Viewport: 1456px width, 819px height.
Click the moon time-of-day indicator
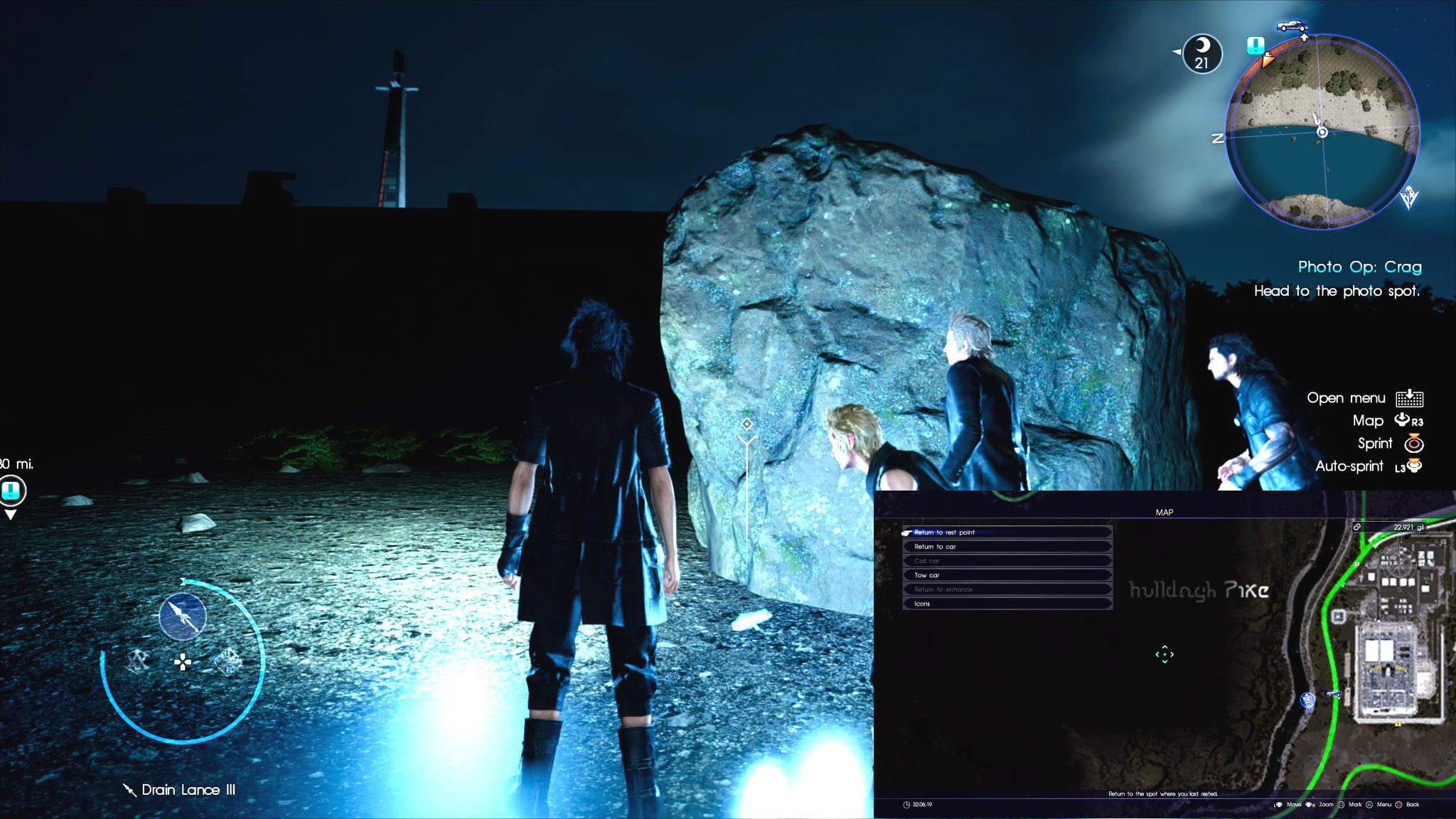click(1201, 54)
